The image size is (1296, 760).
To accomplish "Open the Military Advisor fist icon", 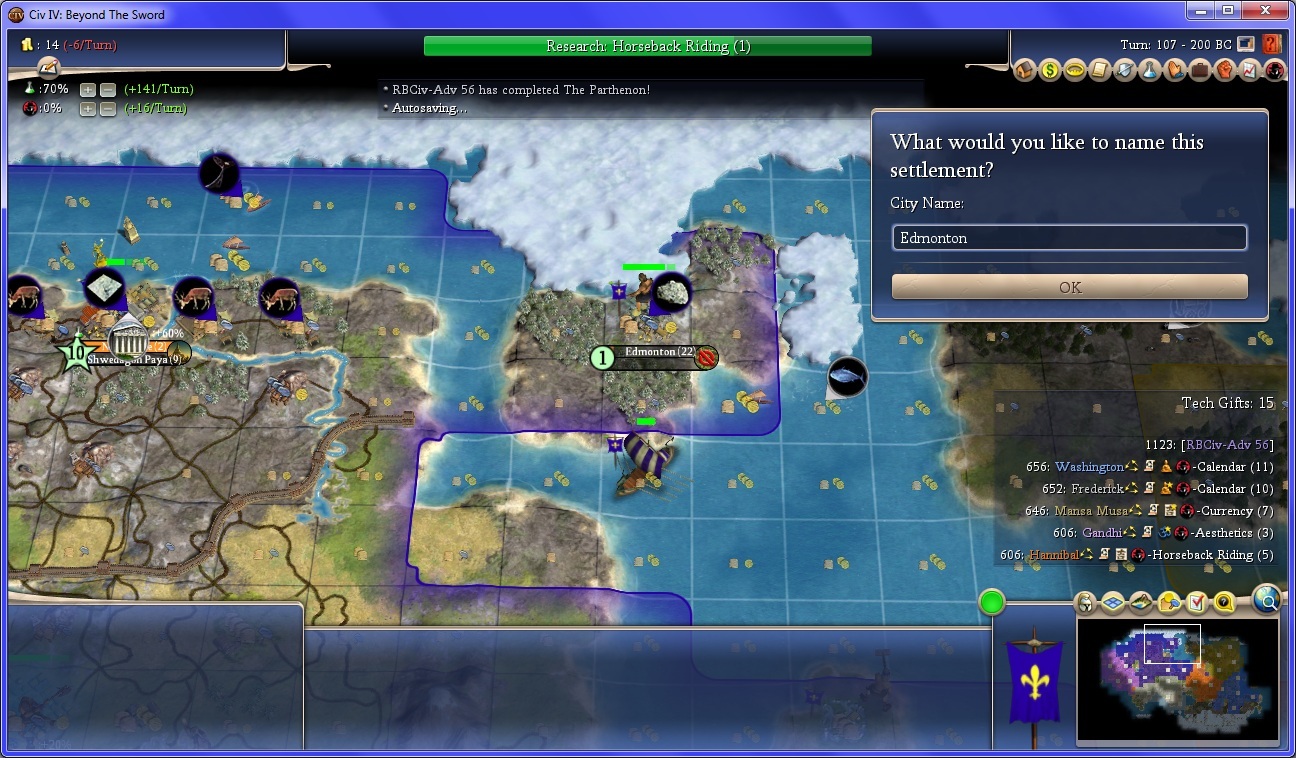I will [1225, 71].
